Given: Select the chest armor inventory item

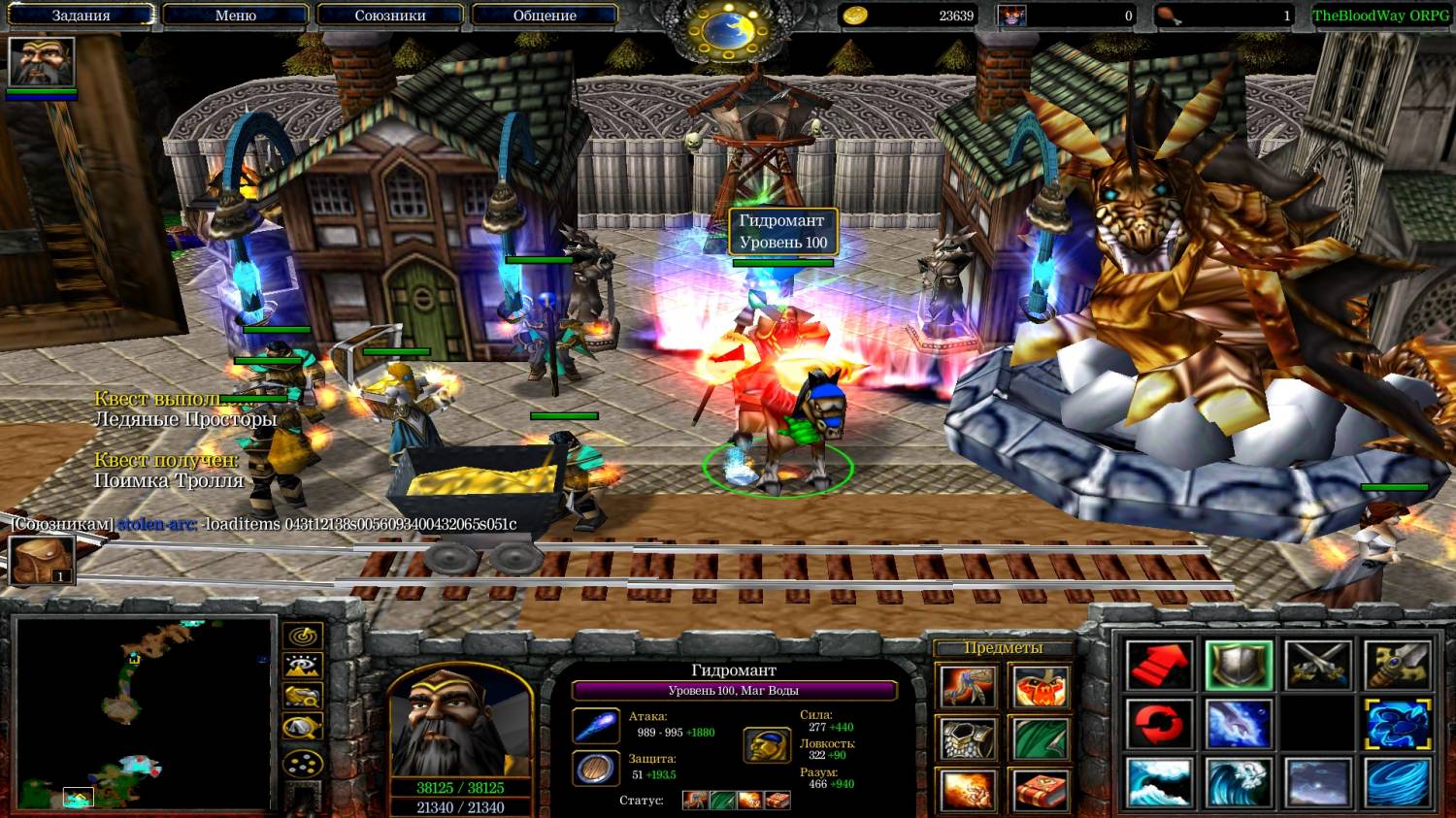Looking at the screenshot, I should pyautogui.click(x=967, y=739).
